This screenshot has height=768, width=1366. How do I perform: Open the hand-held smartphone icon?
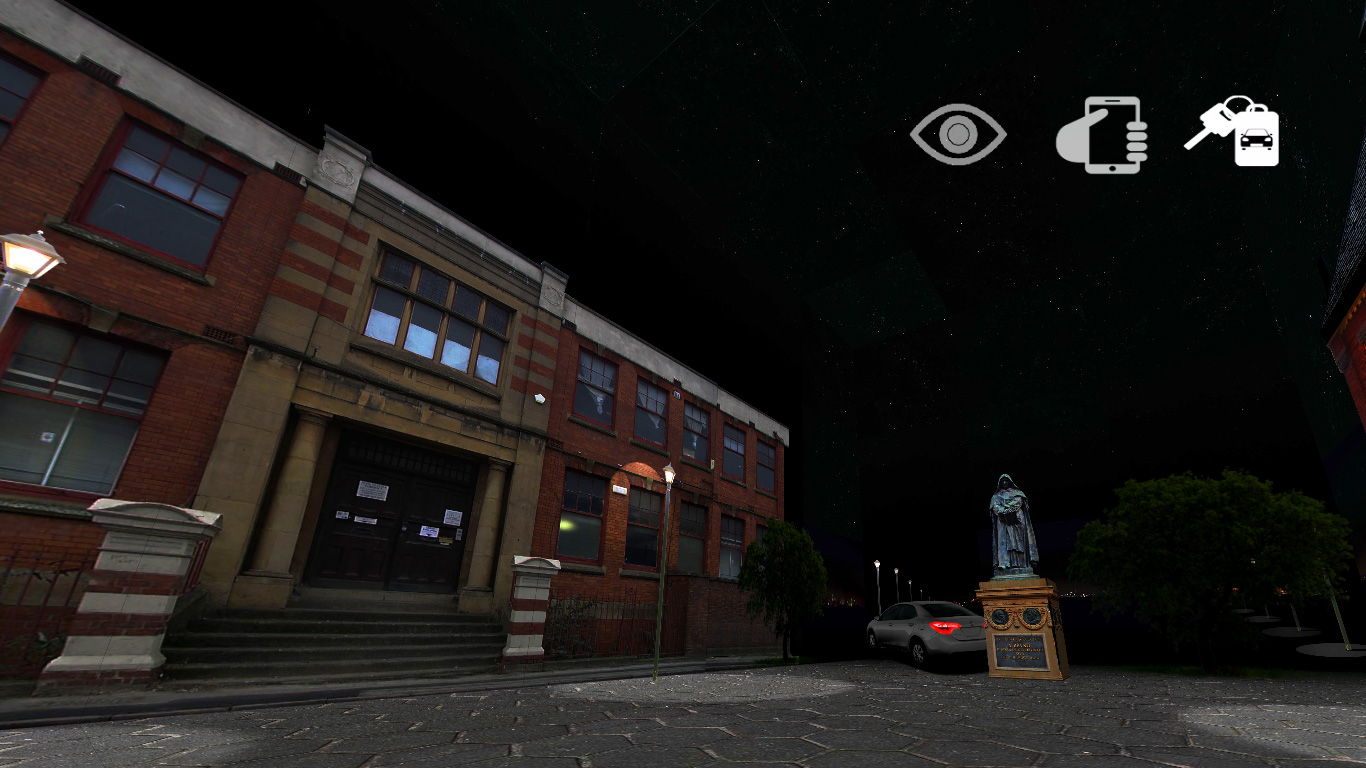[x=1104, y=135]
